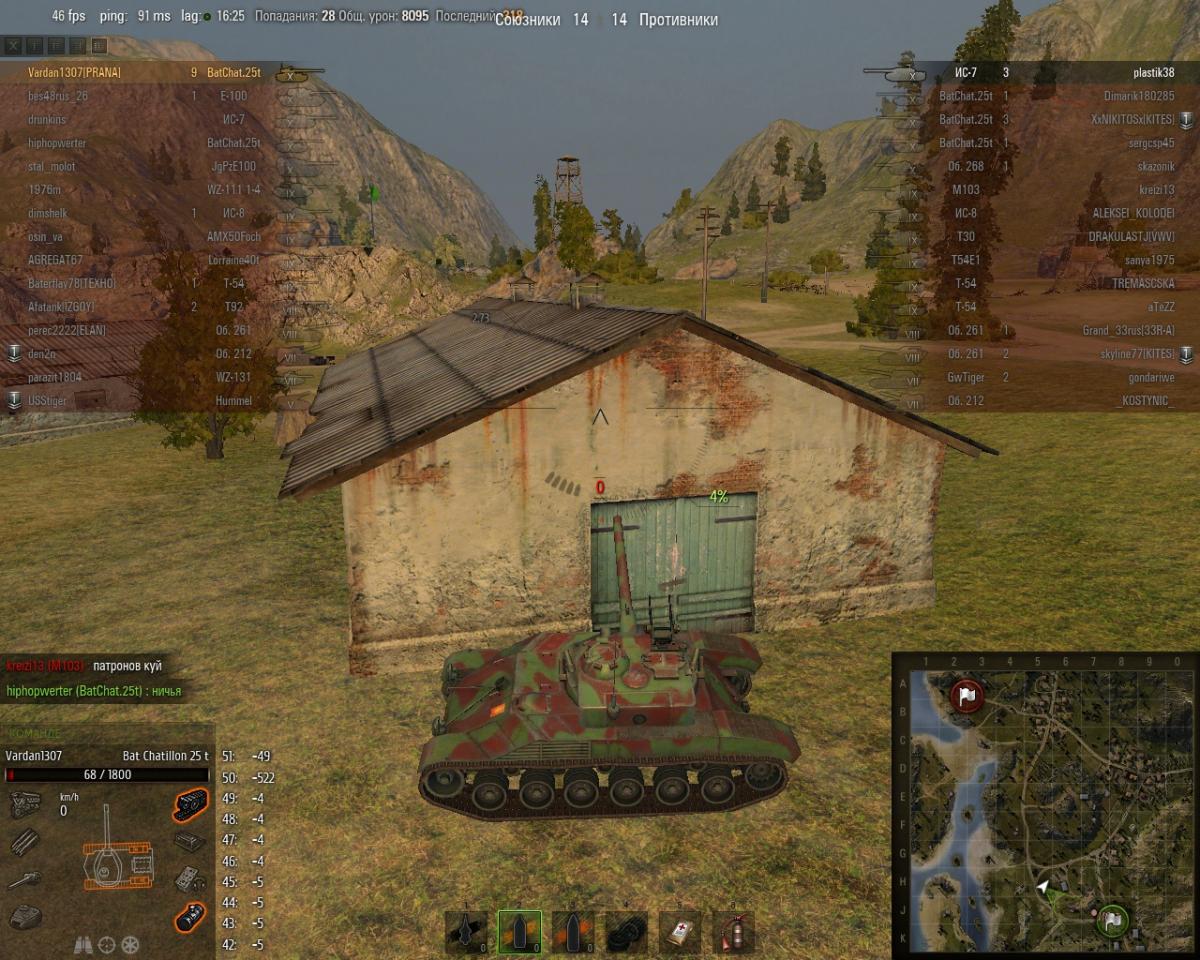Screen dimensions: 1200x960
Task: Select the turret module status icon
Action: click(x=25, y=916)
